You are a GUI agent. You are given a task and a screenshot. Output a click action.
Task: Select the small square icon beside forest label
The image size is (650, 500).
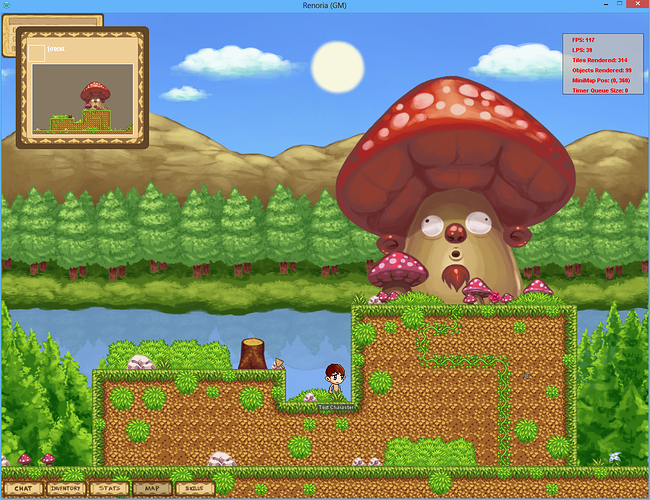[x=37, y=52]
